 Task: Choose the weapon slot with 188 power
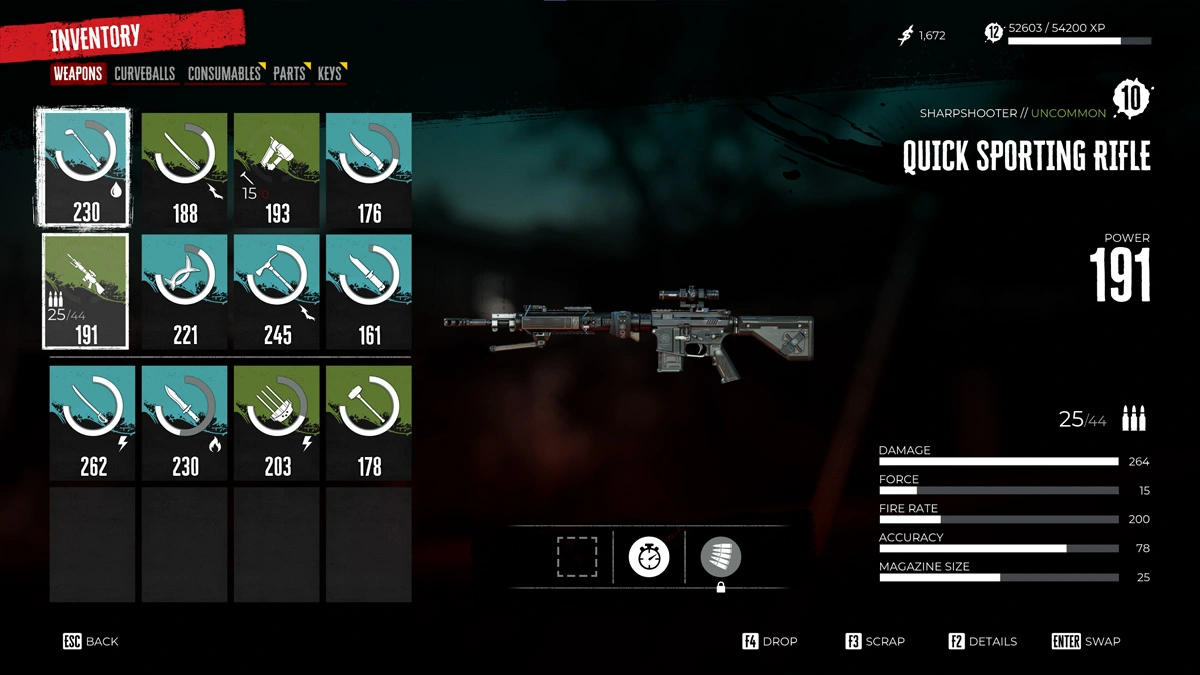tap(185, 170)
